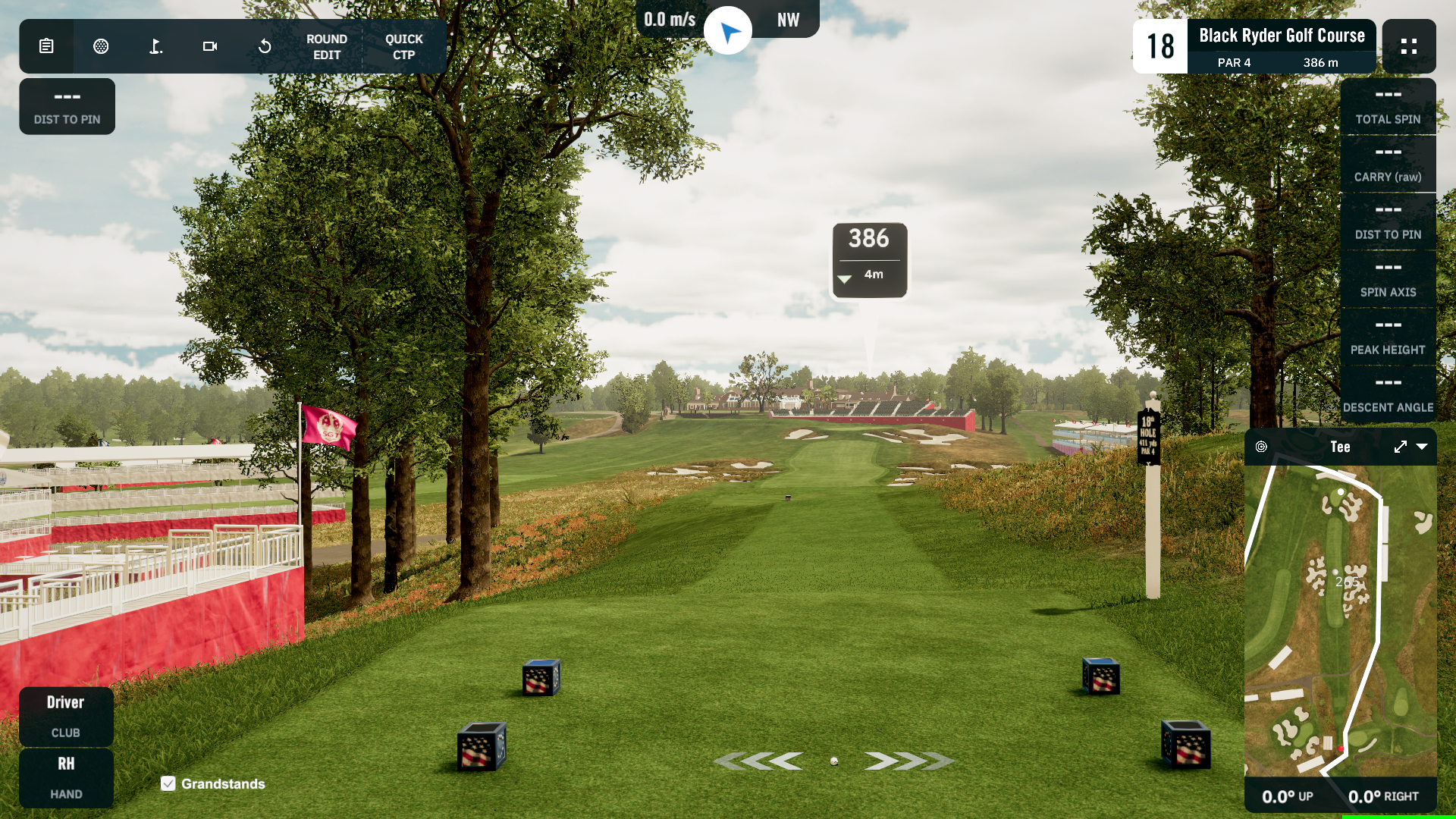This screenshot has height=819, width=1456.
Task: Open the scorecard clipboard icon
Action: tap(46, 46)
